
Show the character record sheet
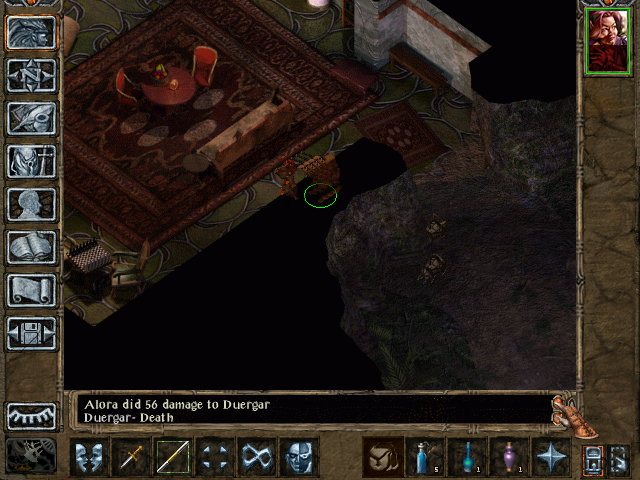pos(32,204)
